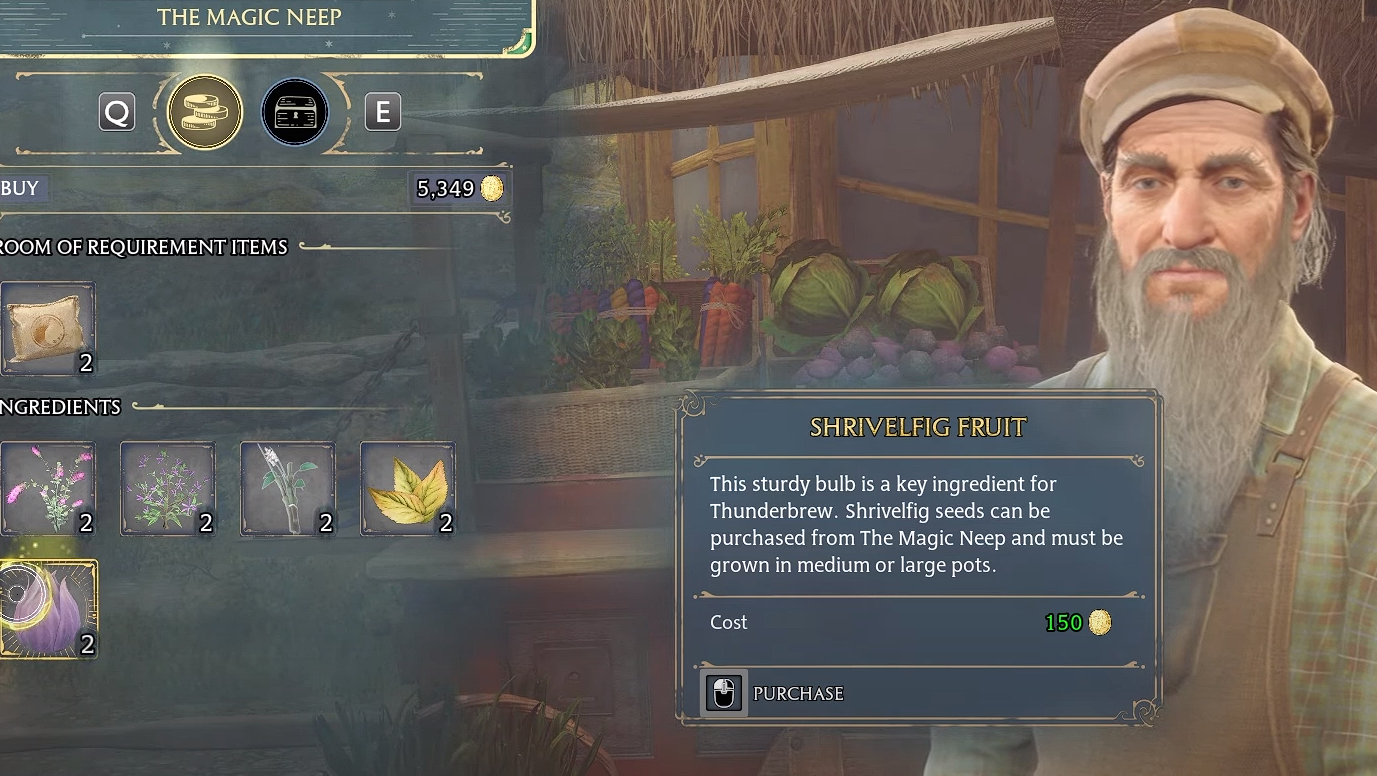Image resolution: width=1377 pixels, height=776 pixels.
Task: Select the purple-flowered sprig ingredient
Action: (x=167, y=489)
